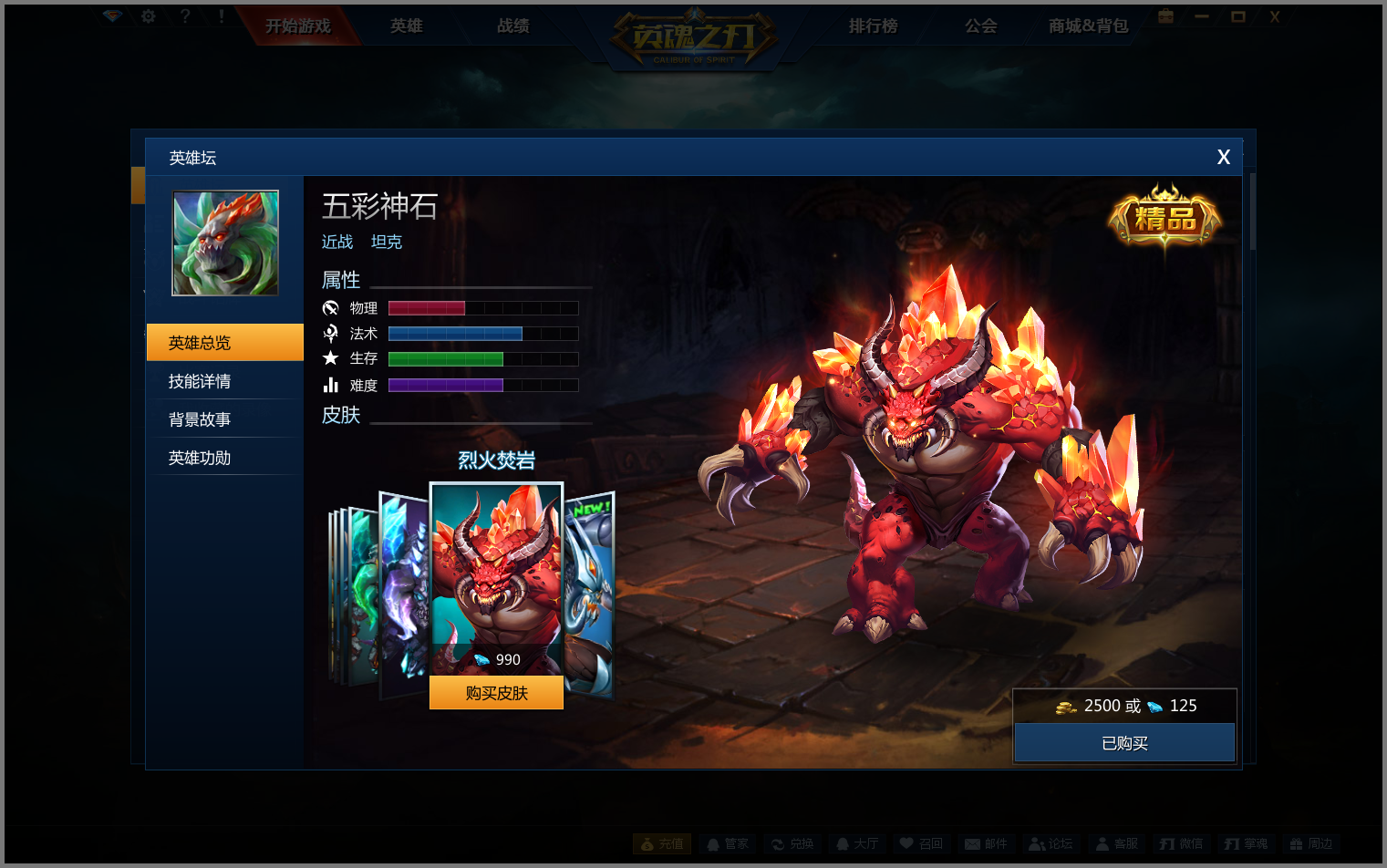The image size is (1387, 868).
Task: Open the 邮件 mailbox
Action: (x=987, y=844)
